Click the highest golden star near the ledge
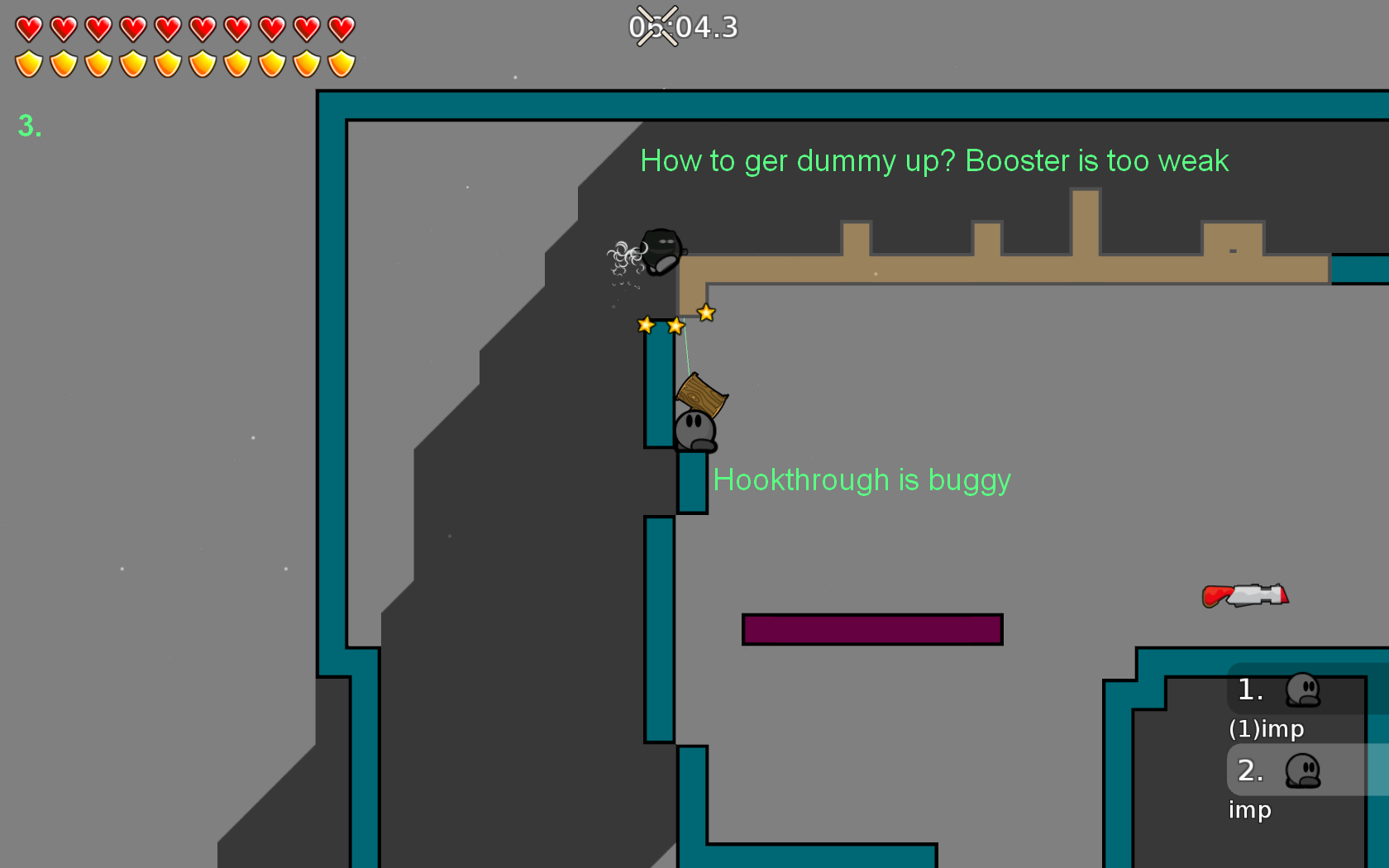Image resolution: width=1389 pixels, height=868 pixels. [705, 313]
